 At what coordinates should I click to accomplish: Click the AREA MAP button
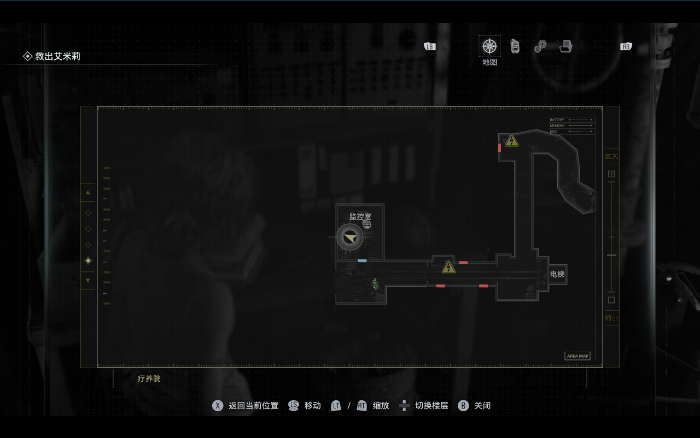[x=580, y=355]
